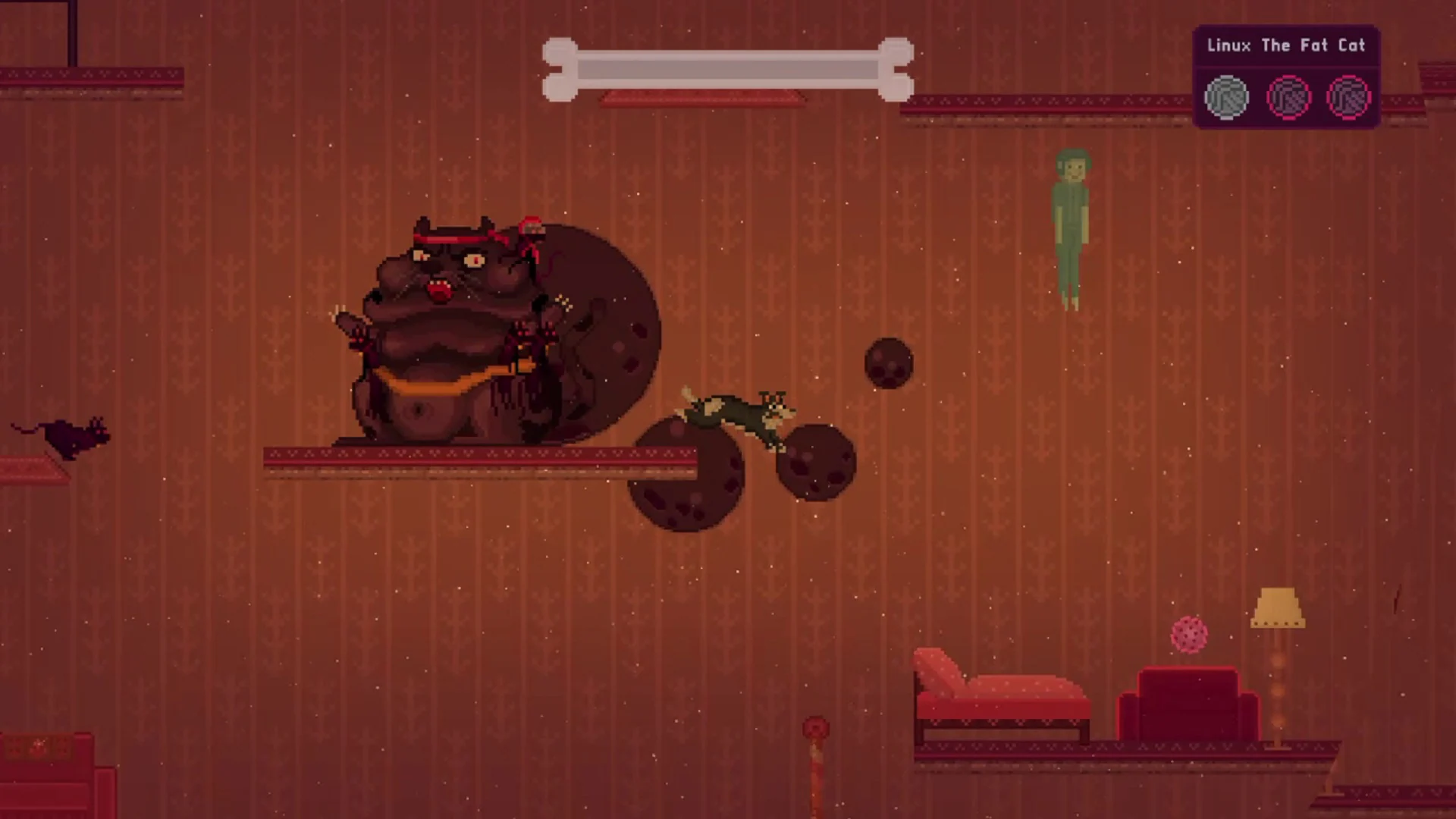This screenshot has width=1456, height=819.
Task: Click the middle pink yarn ball health icon
Action: point(1288,96)
